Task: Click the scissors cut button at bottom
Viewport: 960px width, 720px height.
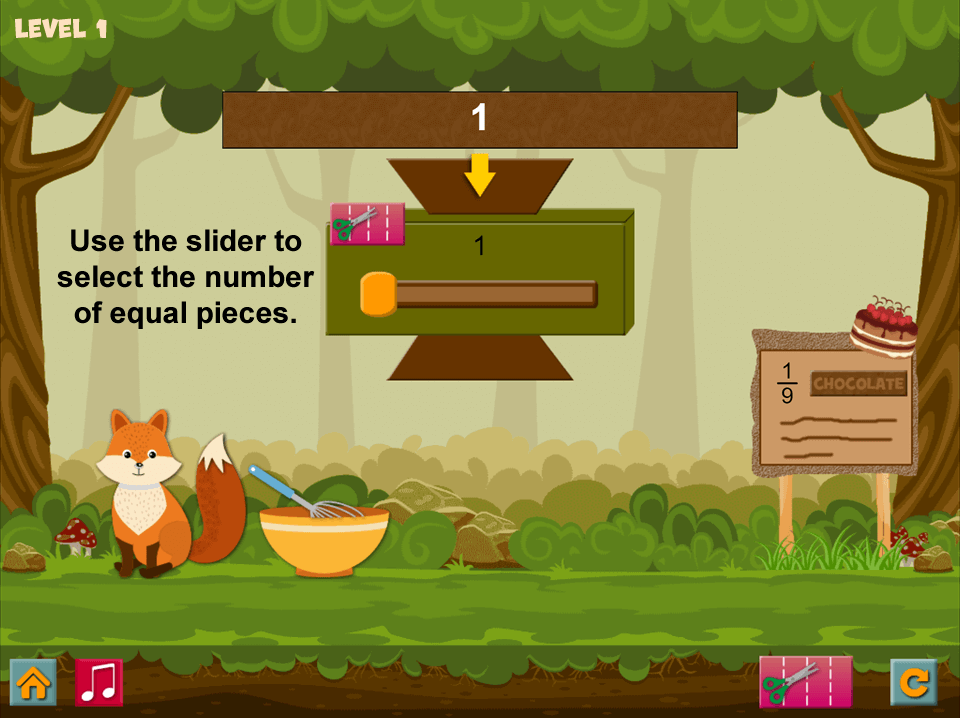Action: (x=805, y=682)
